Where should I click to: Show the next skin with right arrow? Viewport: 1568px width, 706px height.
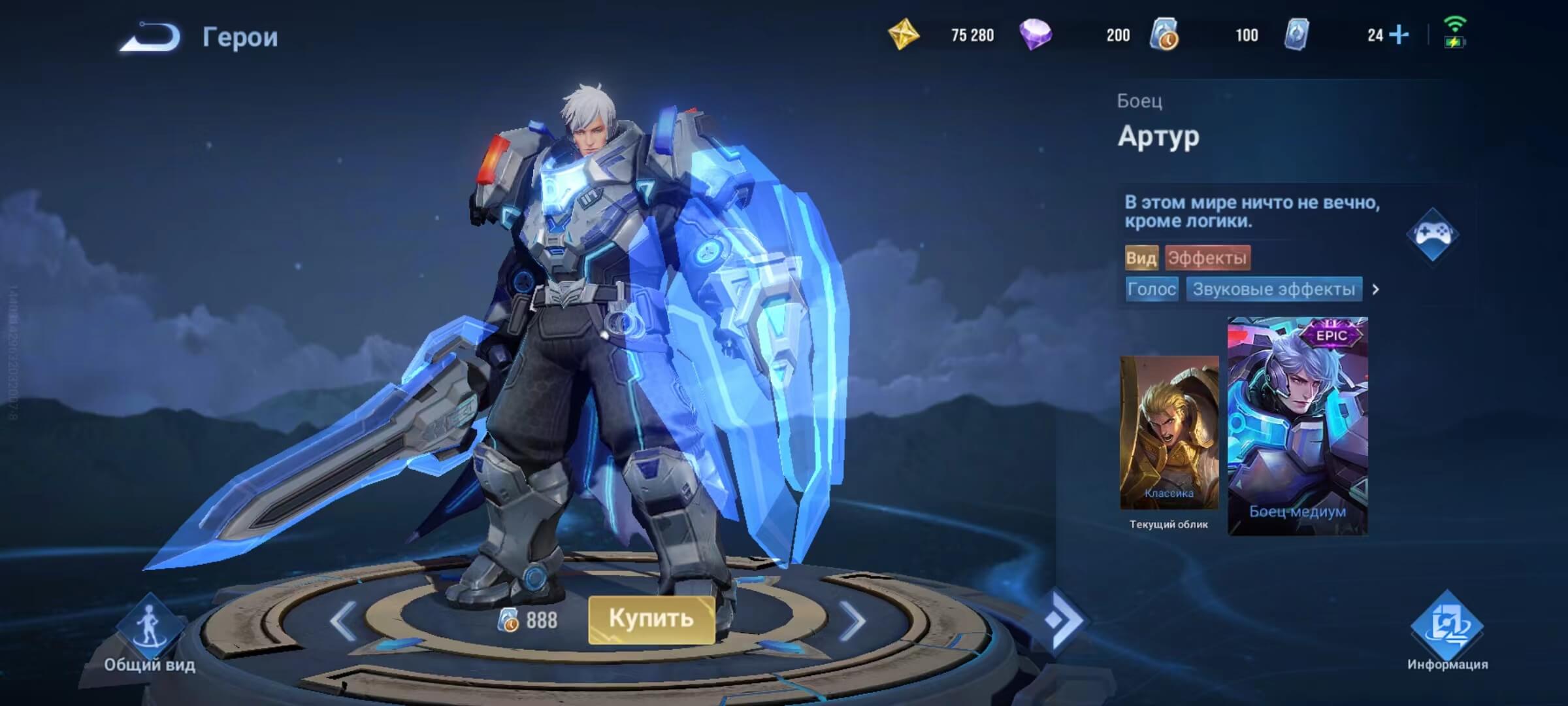[851, 620]
